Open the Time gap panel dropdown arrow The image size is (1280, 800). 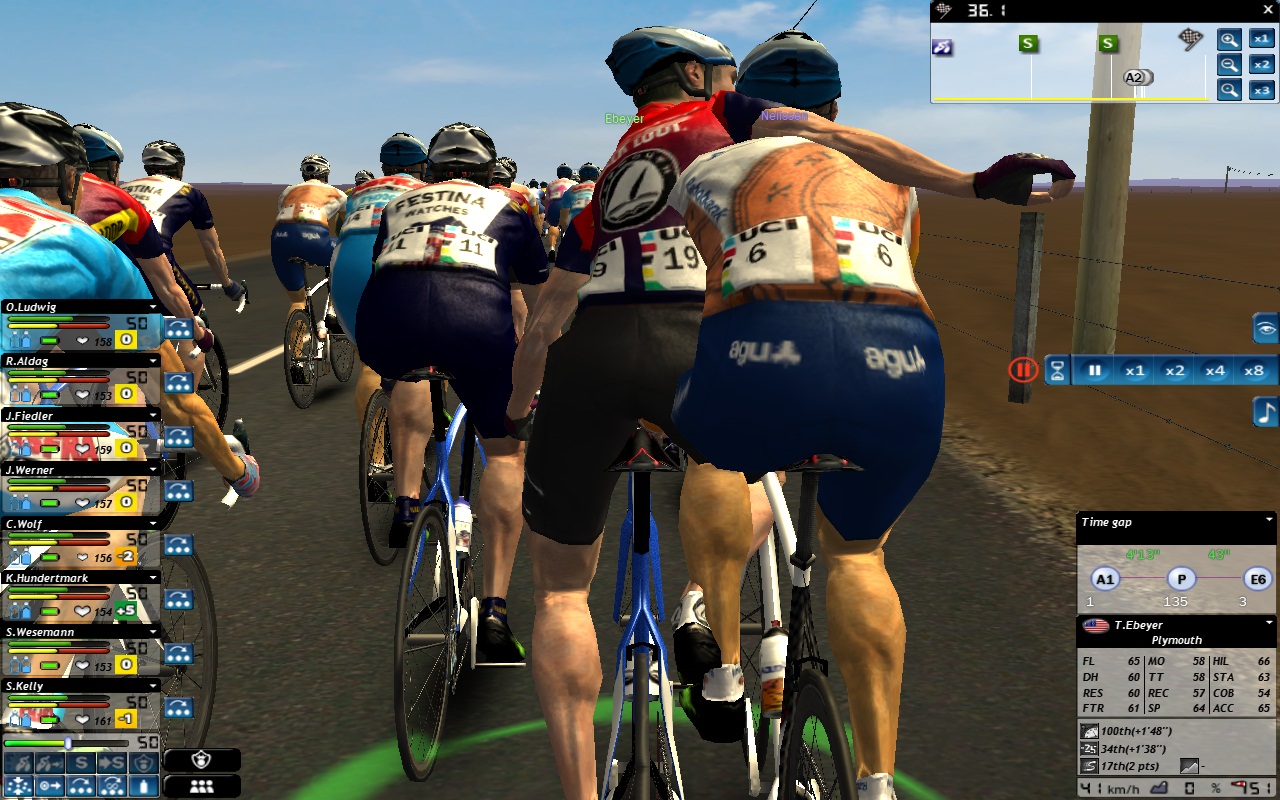click(1269, 520)
